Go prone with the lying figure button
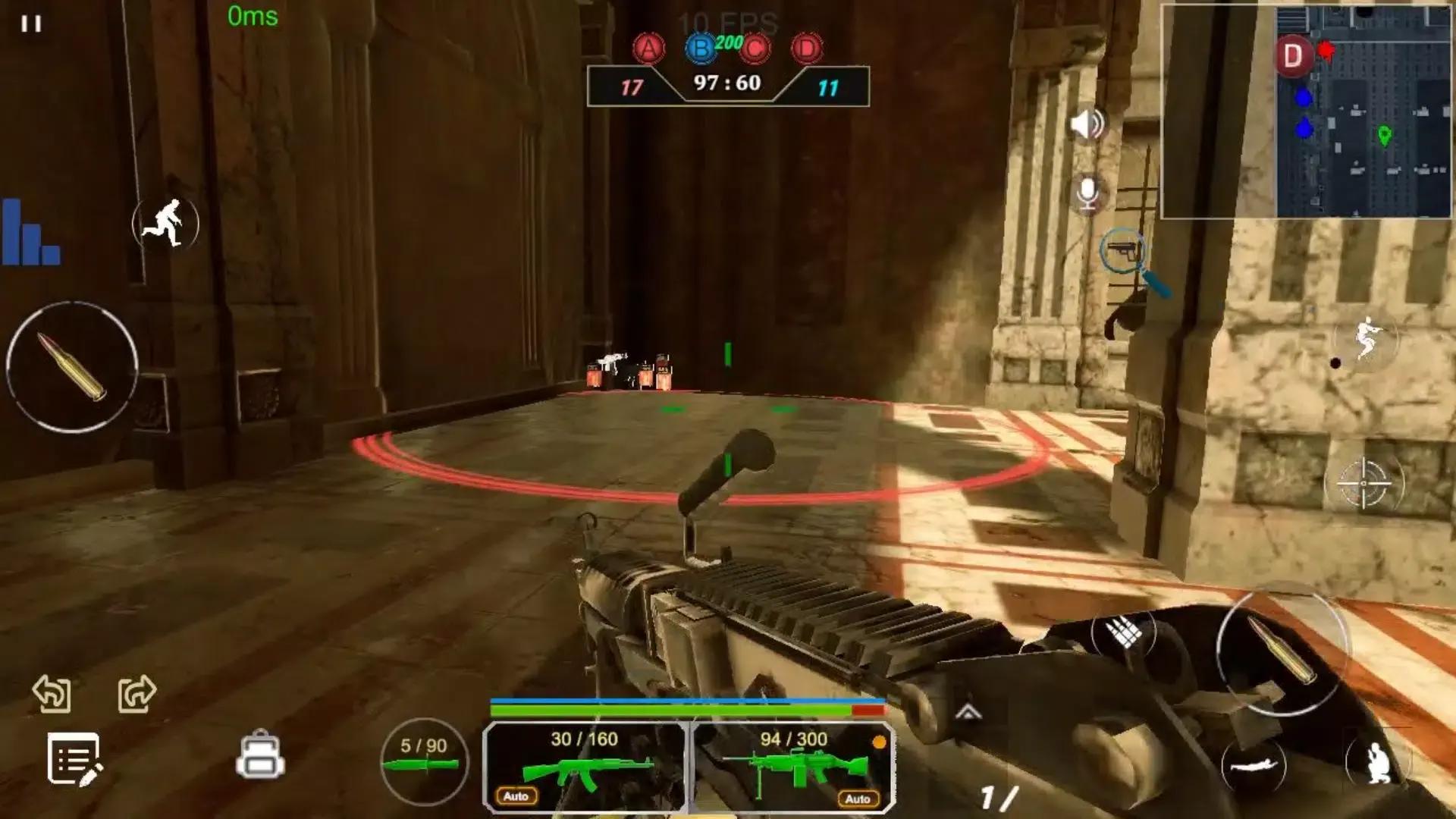The height and width of the screenshot is (819, 1456). pos(1253,766)
